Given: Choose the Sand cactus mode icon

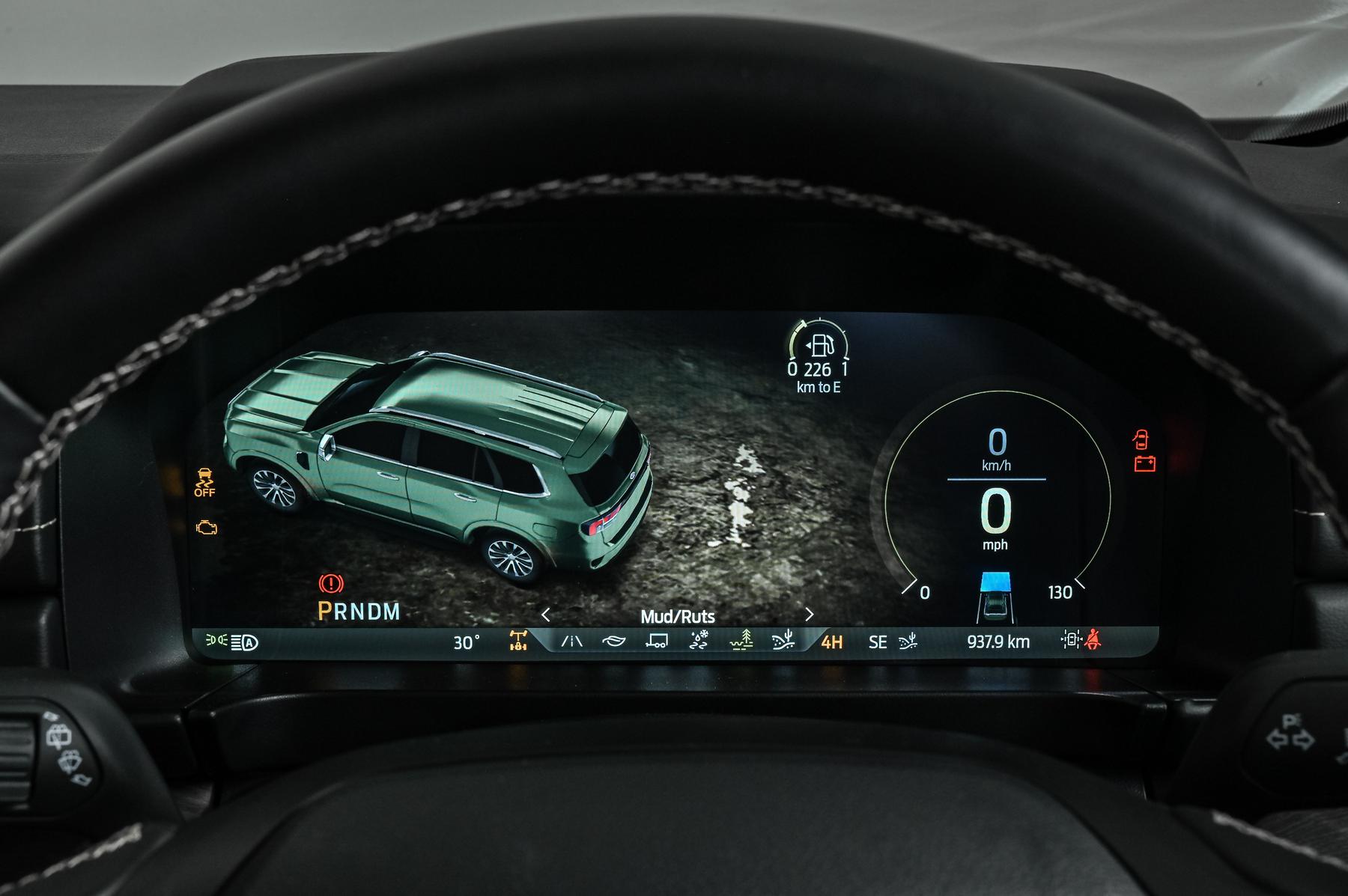Looking at the screenshot, I should tap(783, 641).
